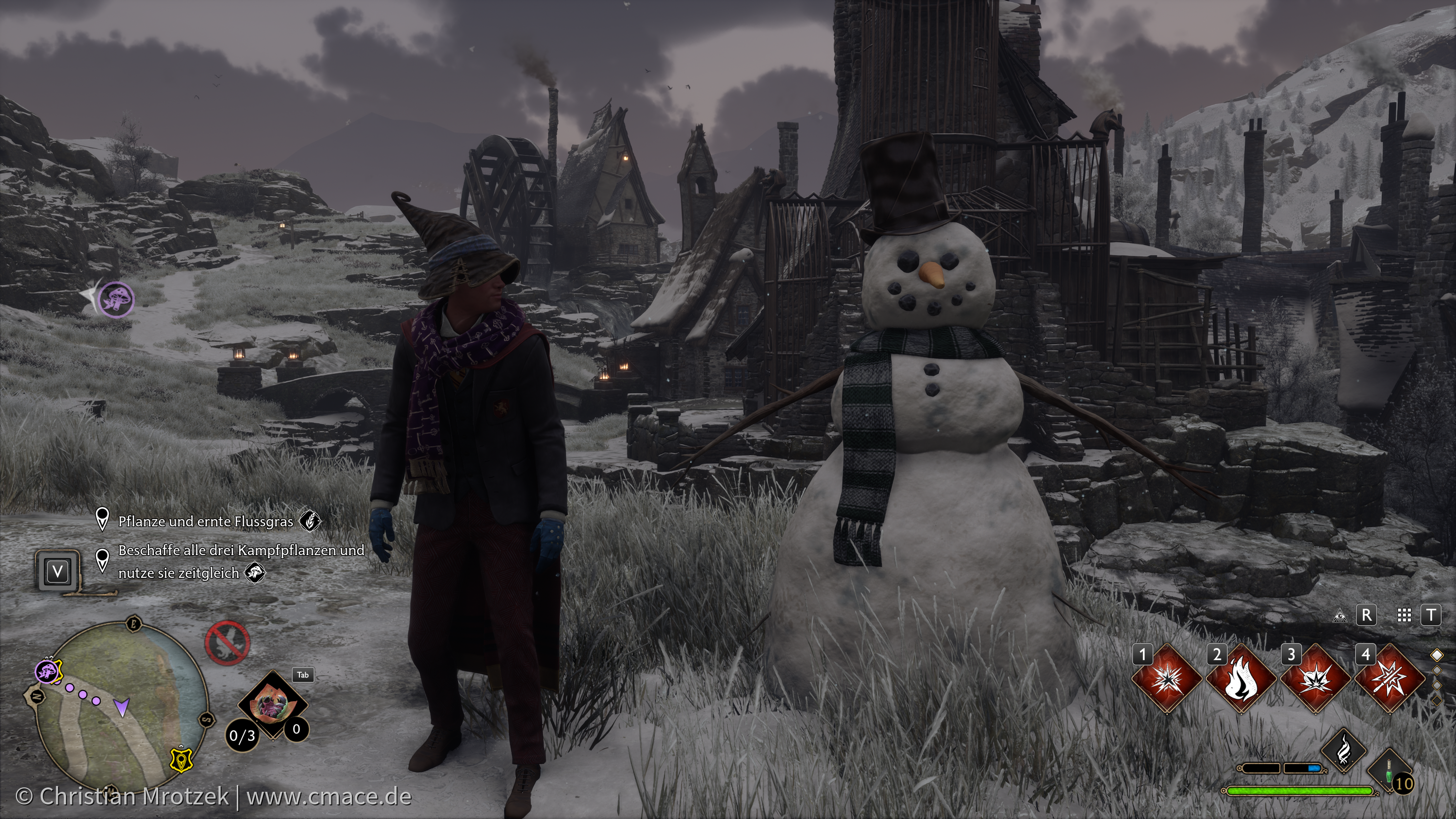1456x819 pixels.
Task: Click the purple mushroom marker on minimap
Action: click(48, 671)
